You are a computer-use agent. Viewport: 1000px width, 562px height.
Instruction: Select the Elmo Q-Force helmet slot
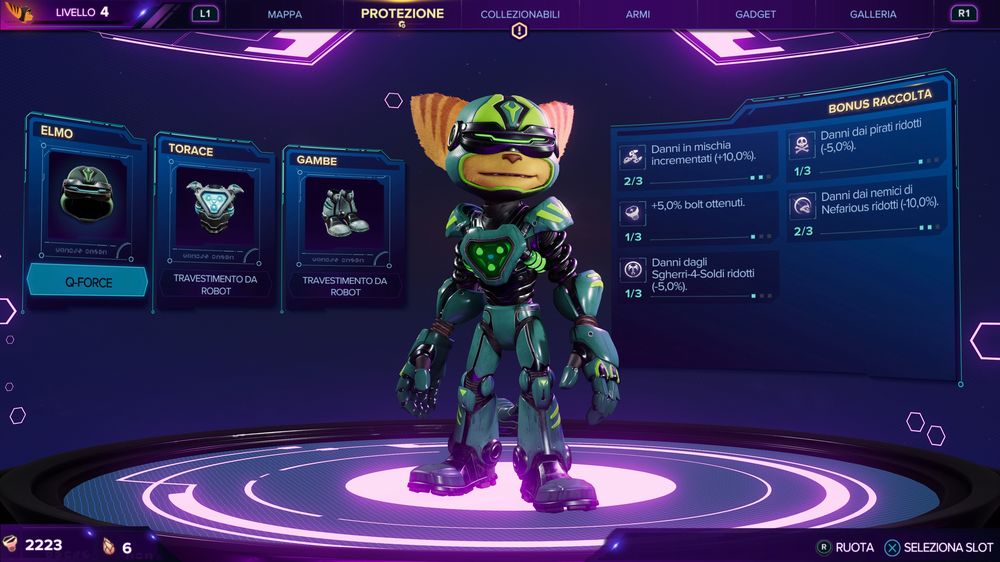pos(88,210)
